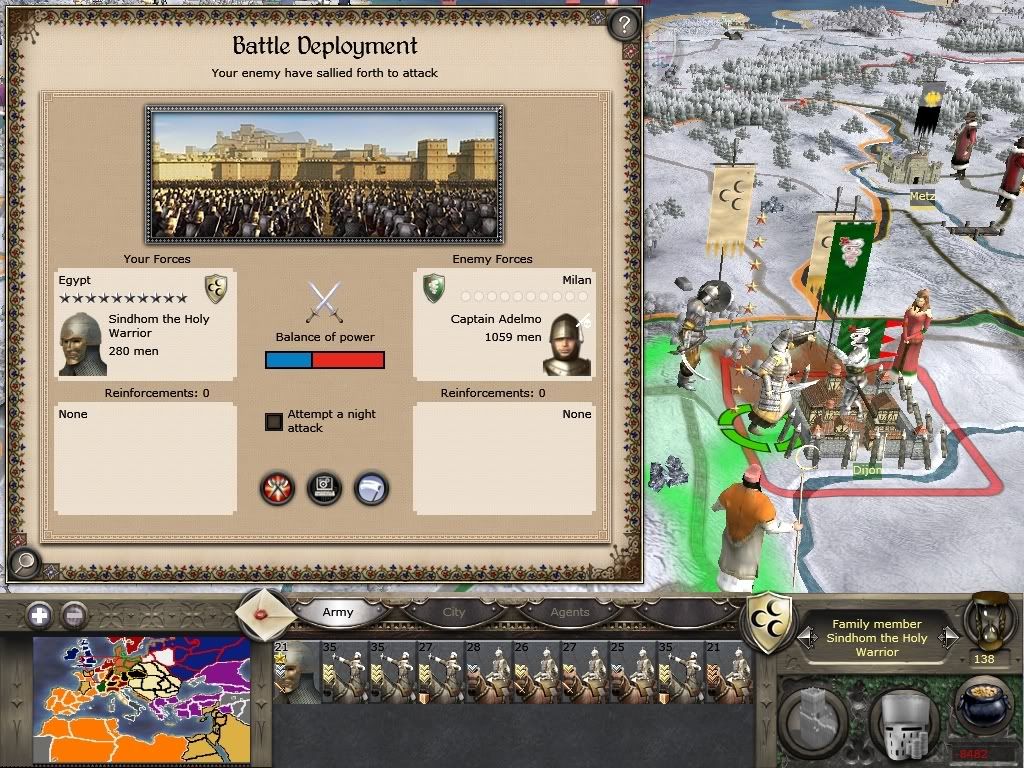This screenshot has width=1024, height=768.
Task: Zoom out the minimap with minus button
Action: (x=71, y=615)
